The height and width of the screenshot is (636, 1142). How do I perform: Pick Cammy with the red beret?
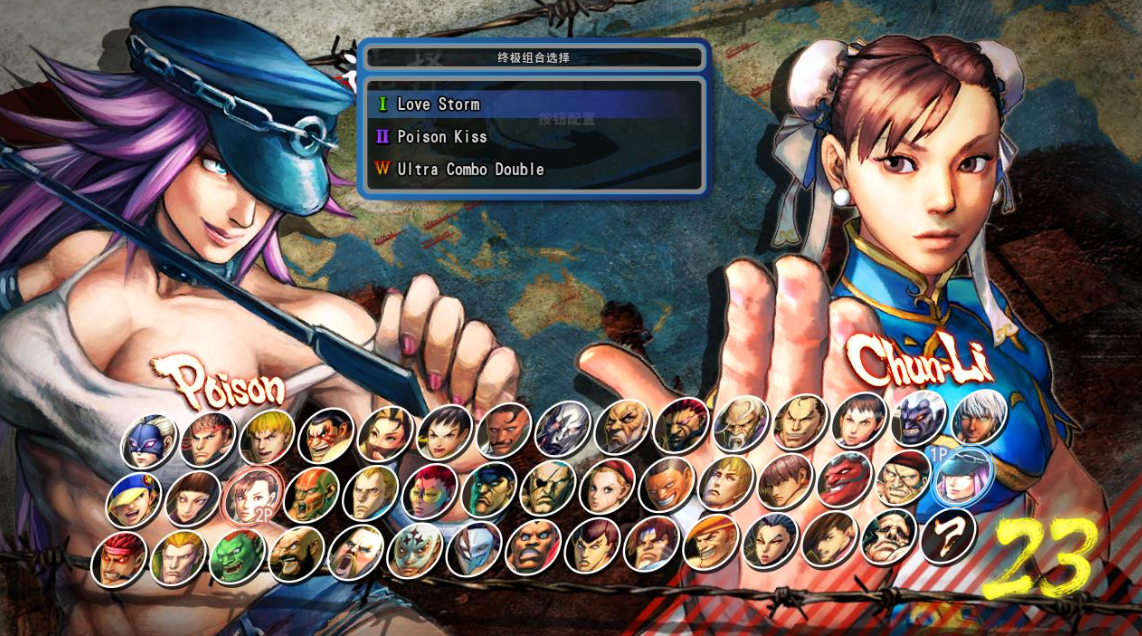[x=606, y=486]
